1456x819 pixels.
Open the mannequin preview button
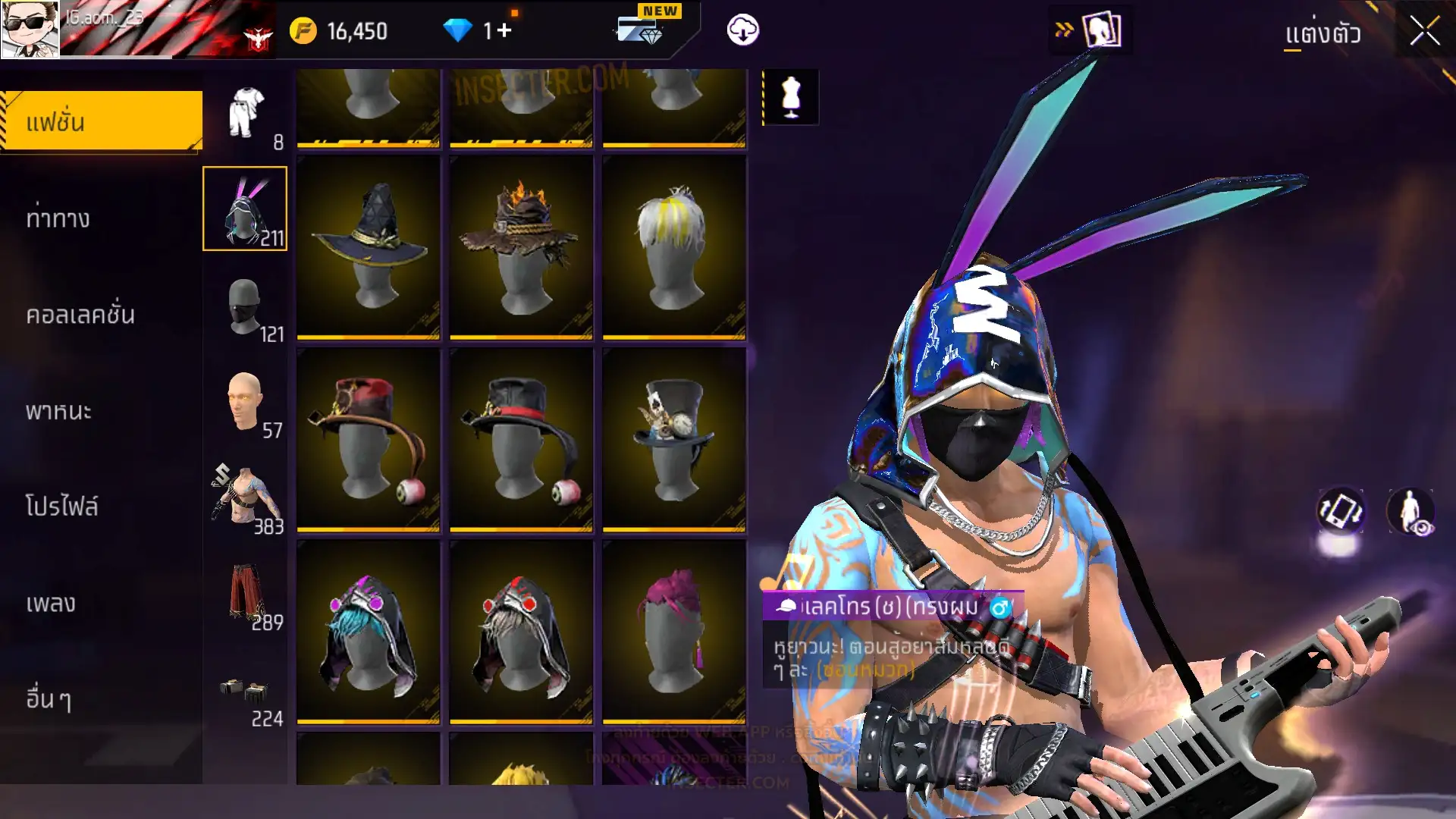point(791,97)
